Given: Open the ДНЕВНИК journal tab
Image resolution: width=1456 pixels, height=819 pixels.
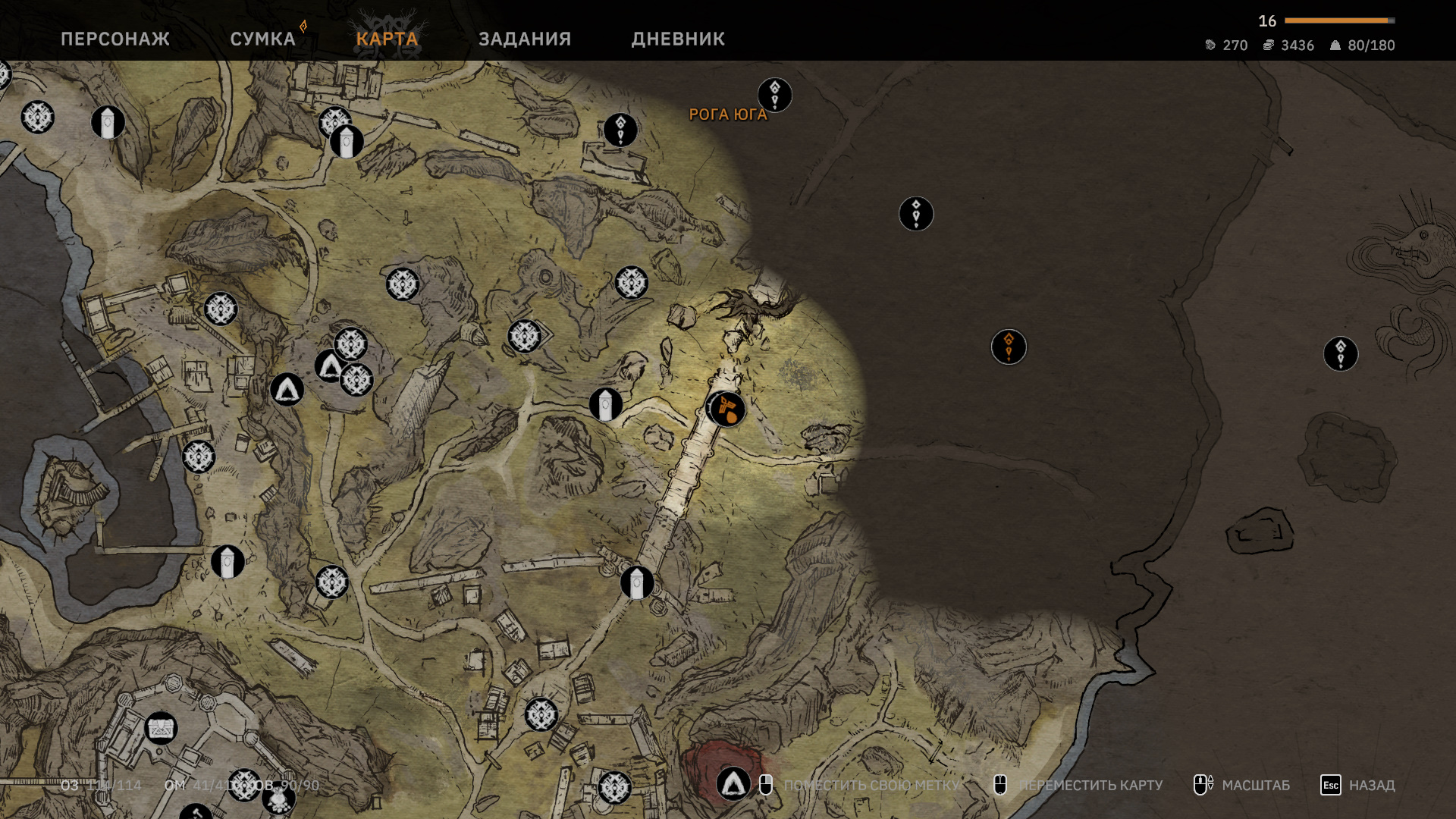Looking at the screenshot, I should (678, 39).
